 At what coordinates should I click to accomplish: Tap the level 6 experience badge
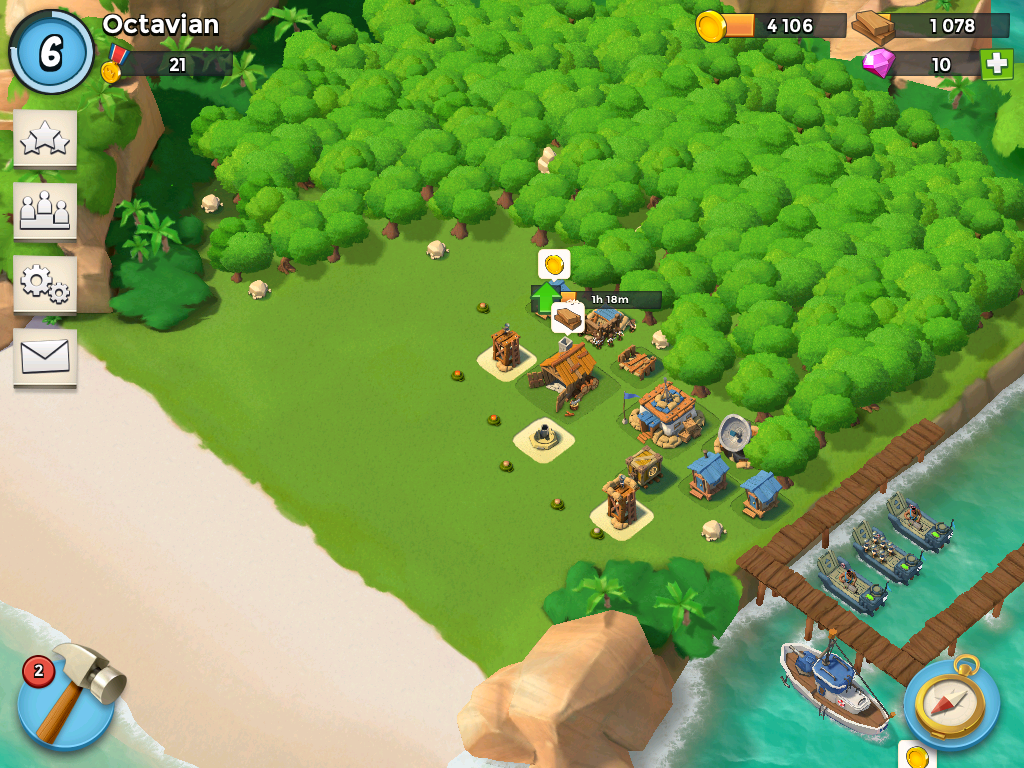click(50, 52)
